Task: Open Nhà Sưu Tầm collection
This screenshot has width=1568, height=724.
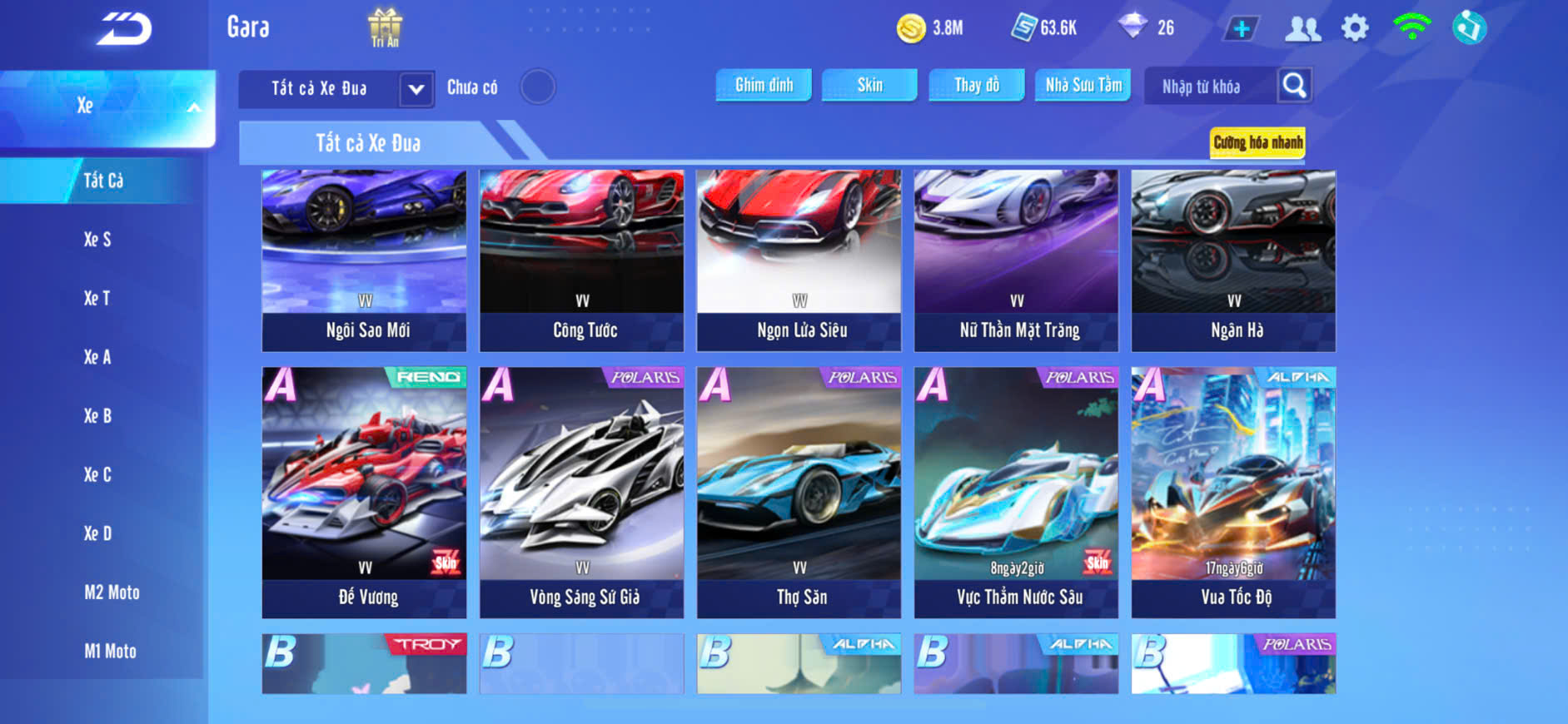Action: point(1083,85)
